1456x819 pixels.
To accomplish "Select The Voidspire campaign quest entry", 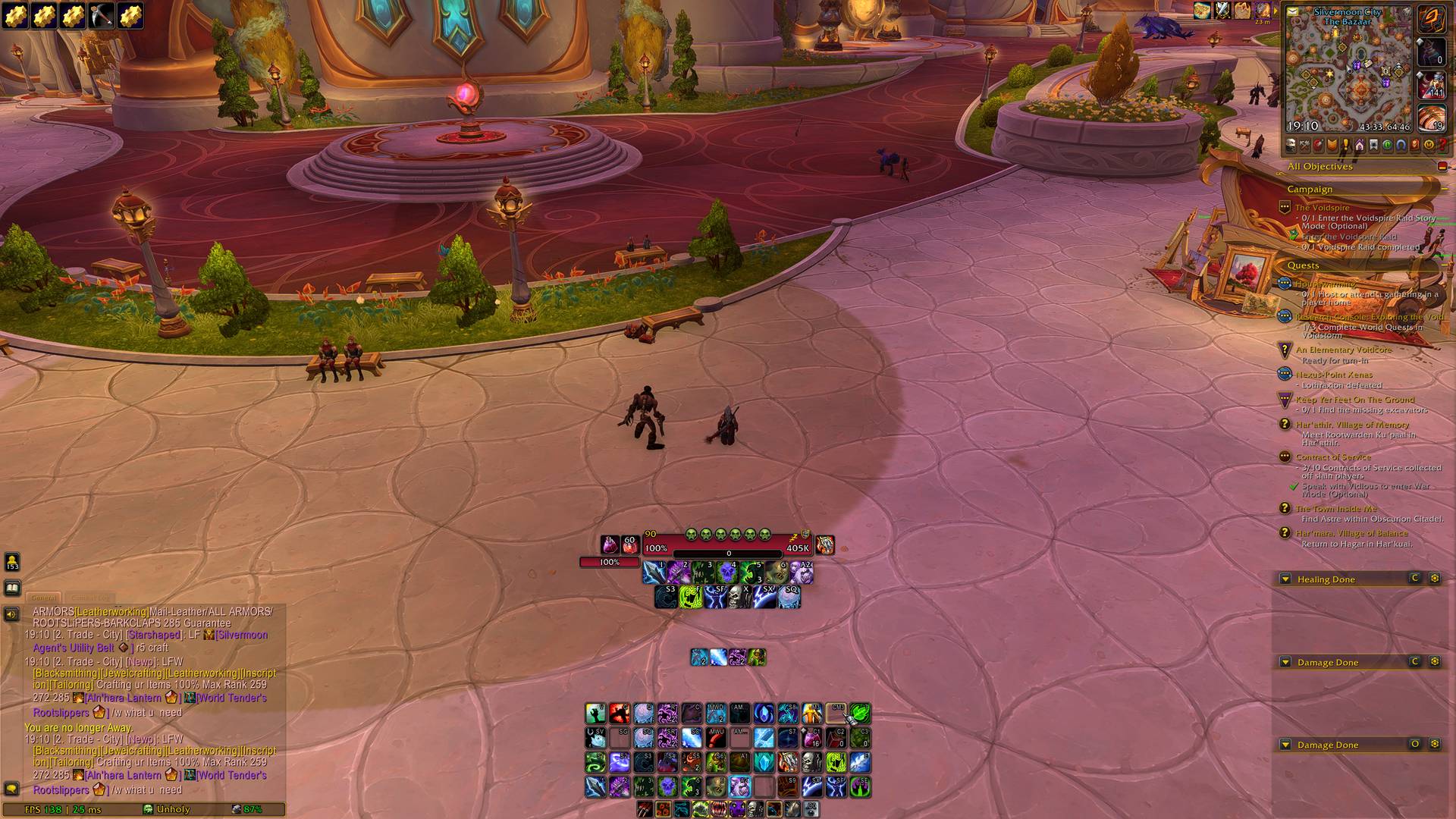I will click(1322, 207).
